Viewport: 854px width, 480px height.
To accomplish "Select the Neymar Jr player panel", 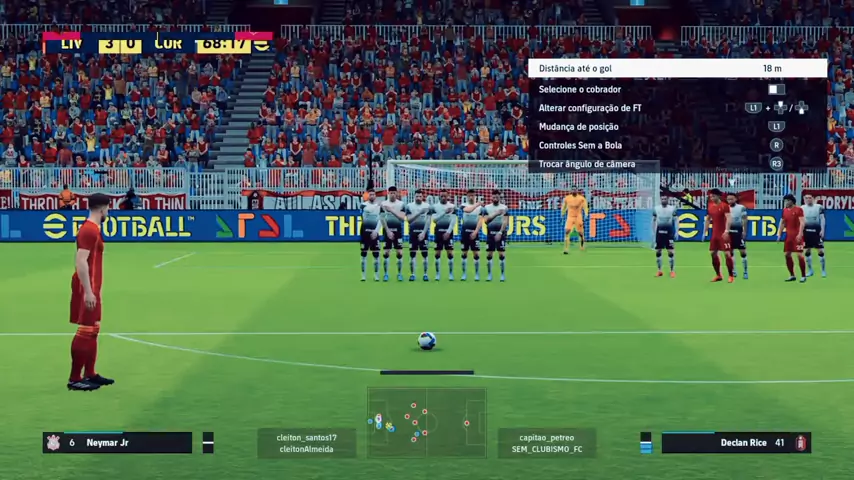I will [x=117, y=442].
